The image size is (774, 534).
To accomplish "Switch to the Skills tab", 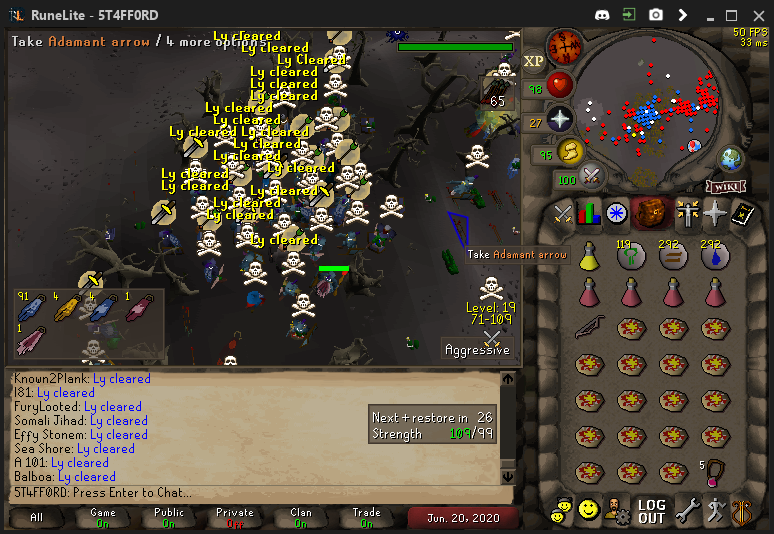I will click(588, 213).
